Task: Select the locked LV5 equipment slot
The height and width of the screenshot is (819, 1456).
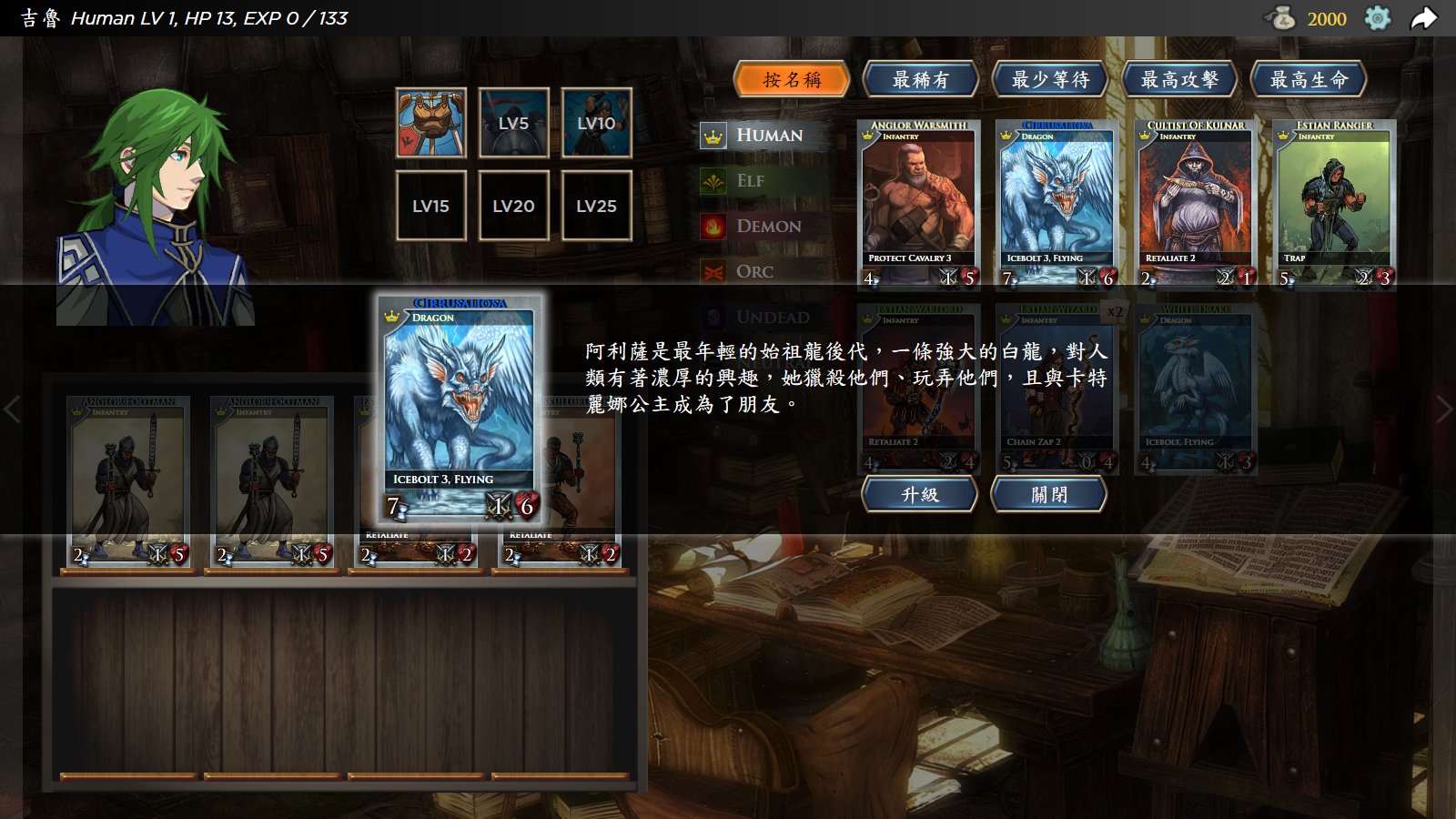Action: (x=513, y=123)
